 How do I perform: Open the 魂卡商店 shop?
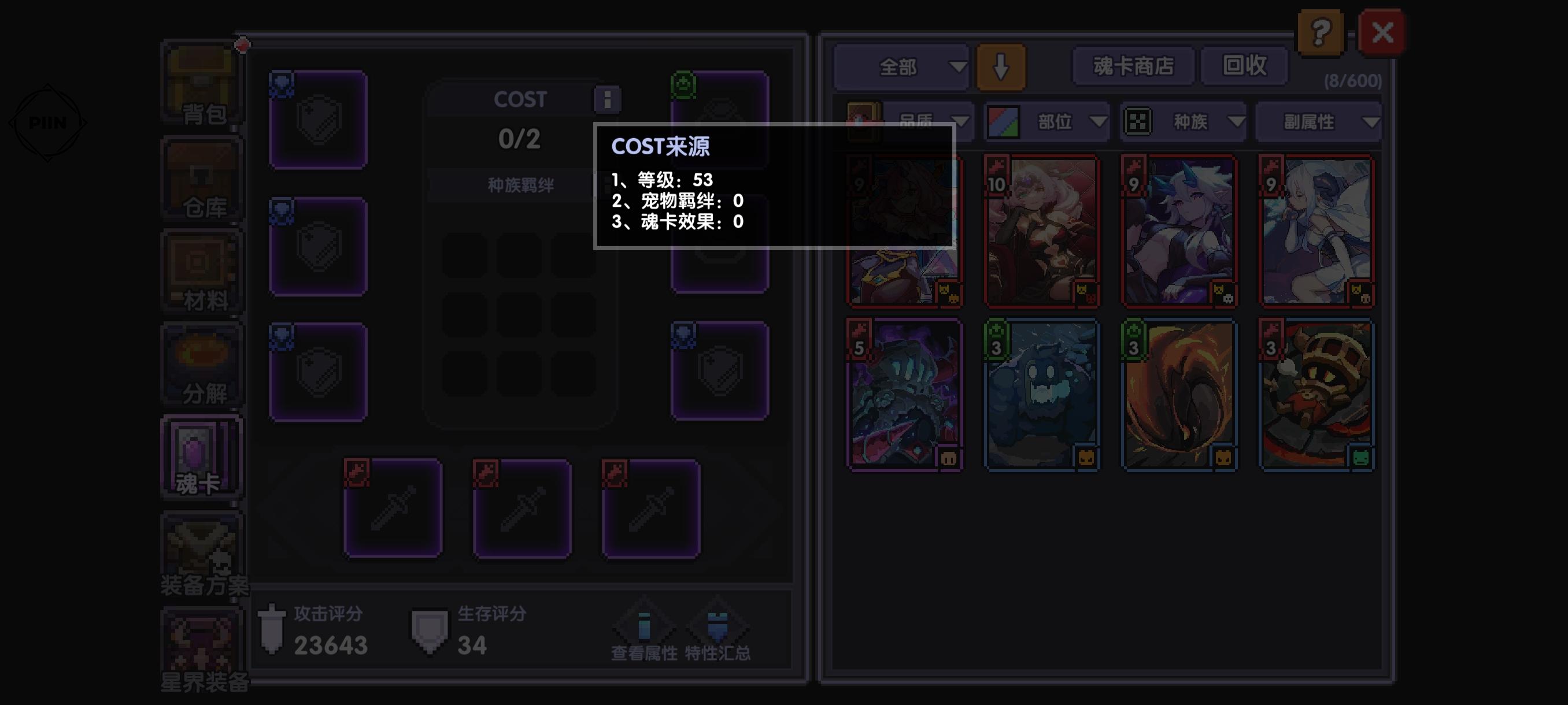click(x=1133, y=67)
